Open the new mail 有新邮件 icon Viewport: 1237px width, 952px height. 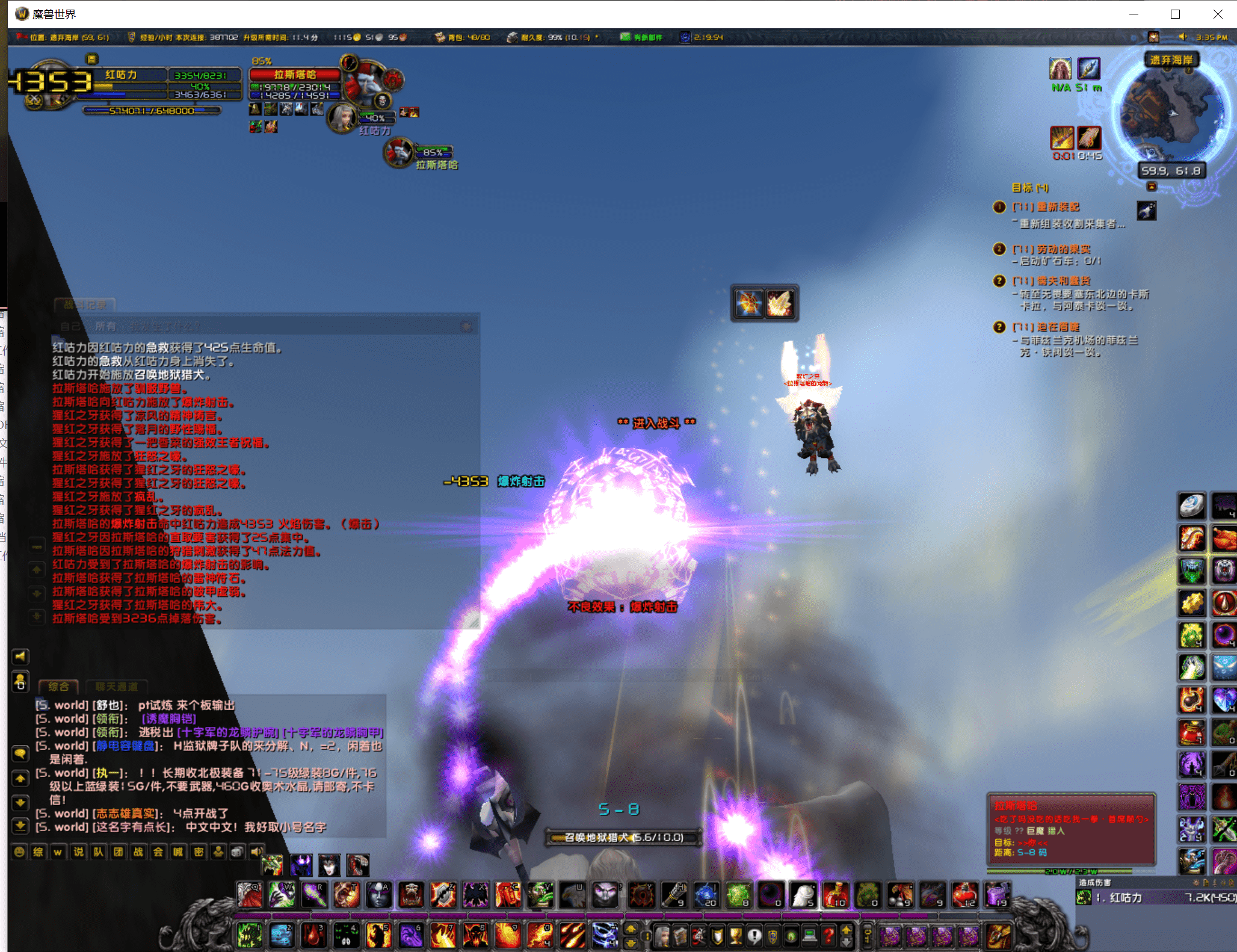(626, 37)
